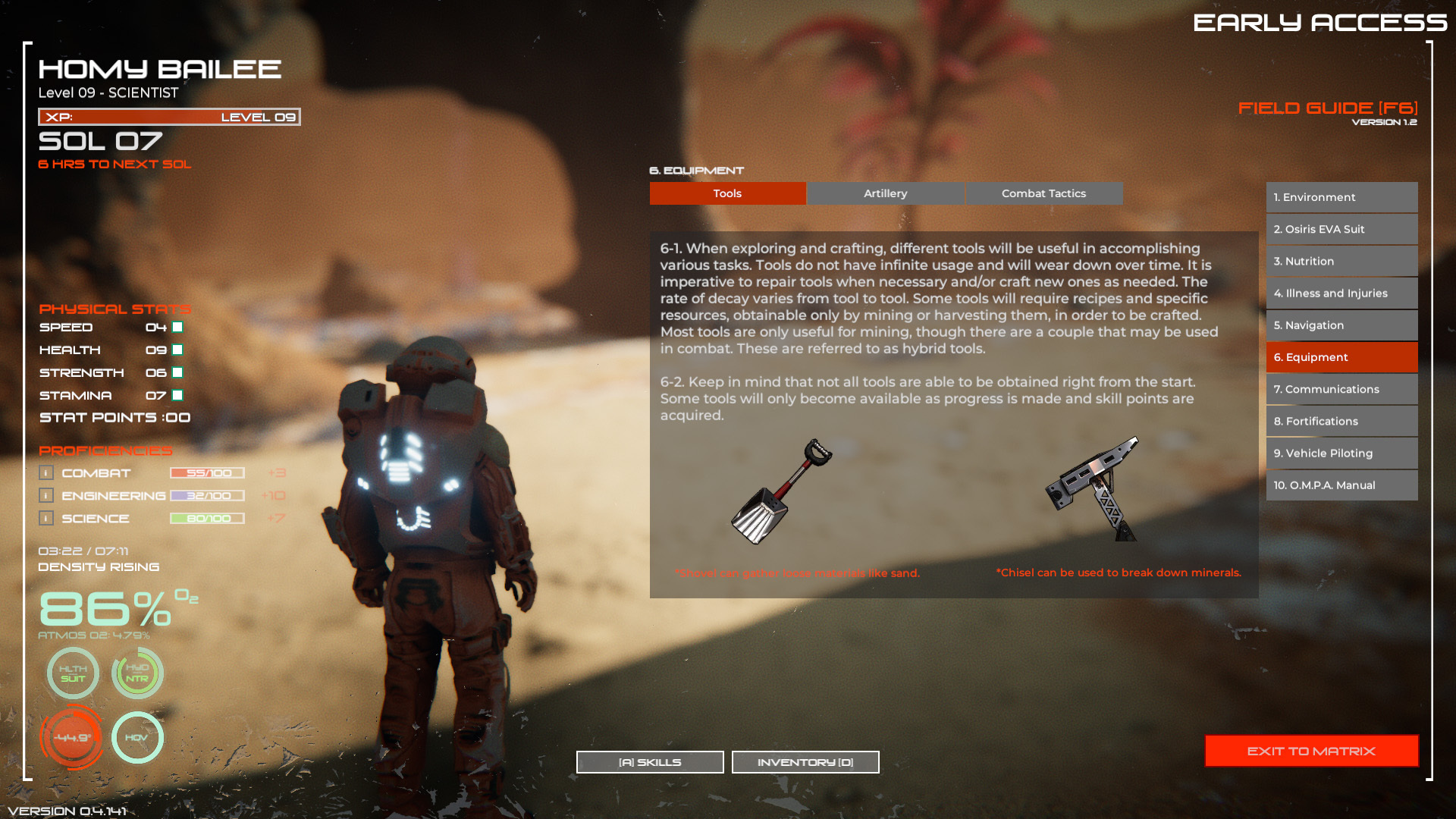1456x819 pixels.
Task: Click the Exit to Matrix button
Action: [x=1311, y=751]
